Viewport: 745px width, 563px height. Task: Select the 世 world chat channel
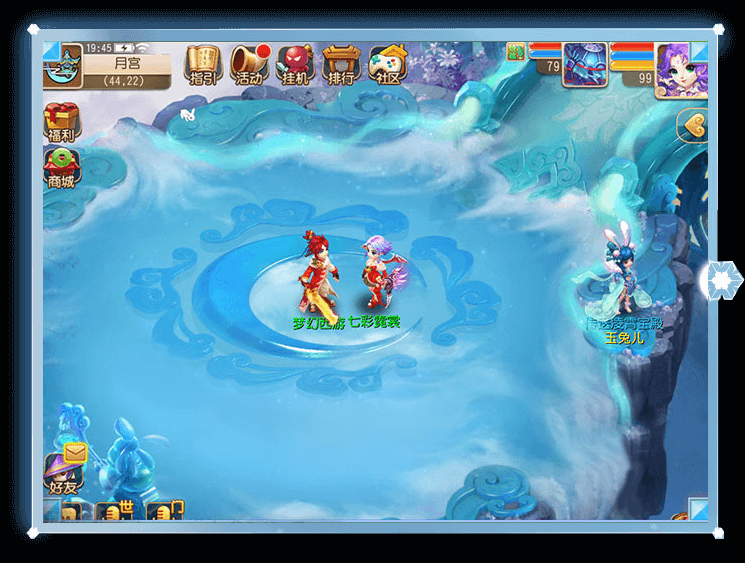(118, 511)
